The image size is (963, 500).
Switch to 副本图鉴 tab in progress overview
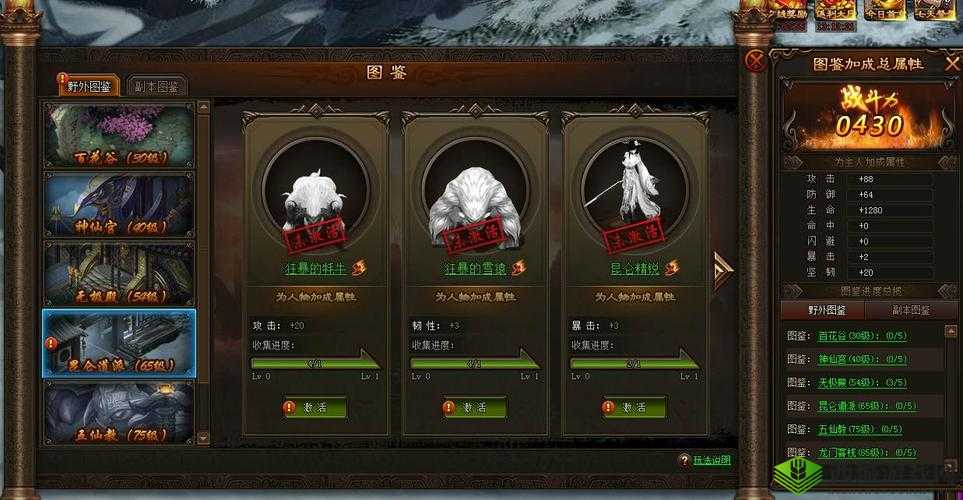pyautogui.click(x=910, y=310)
